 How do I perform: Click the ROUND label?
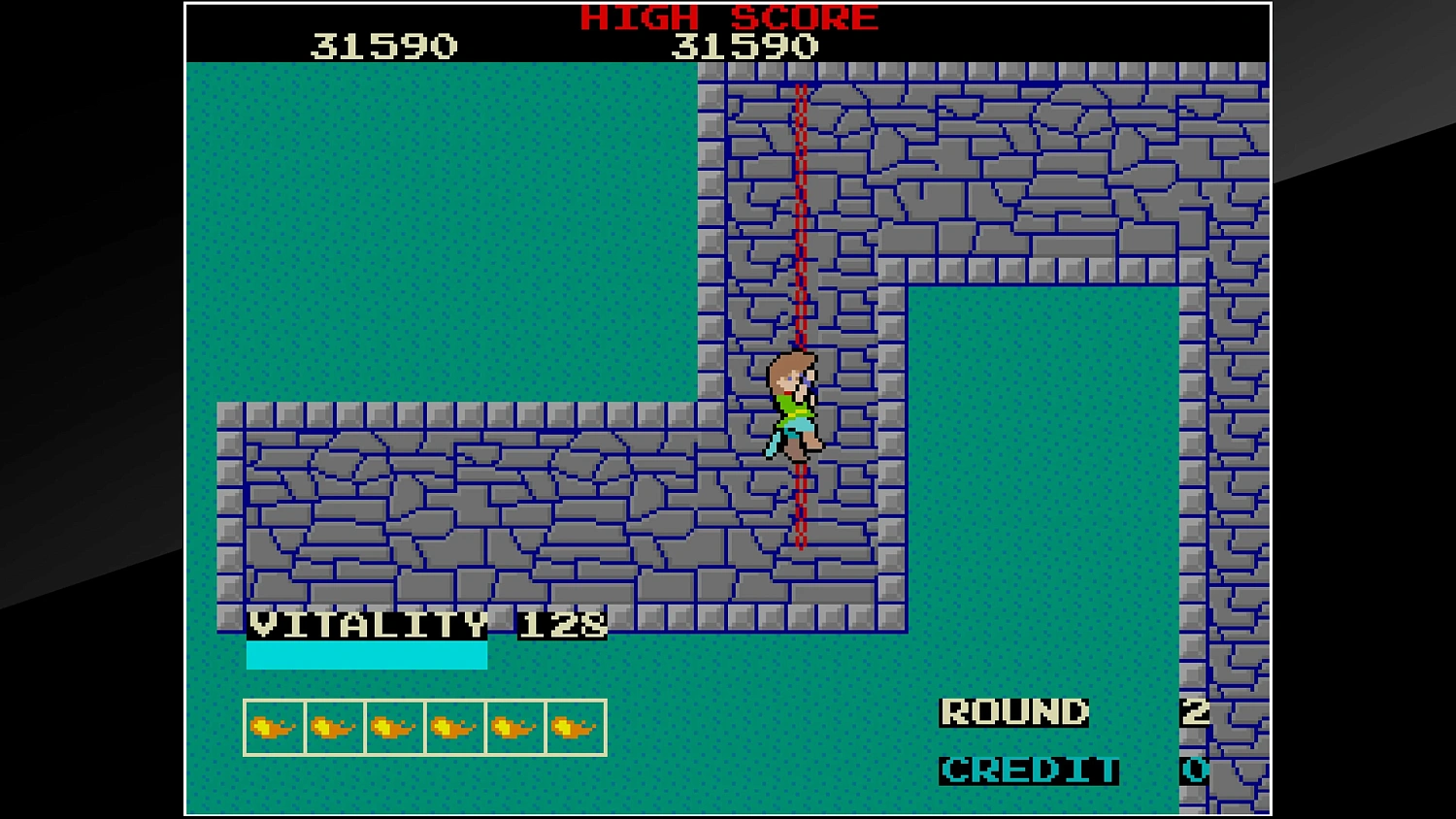[1013, 711]
